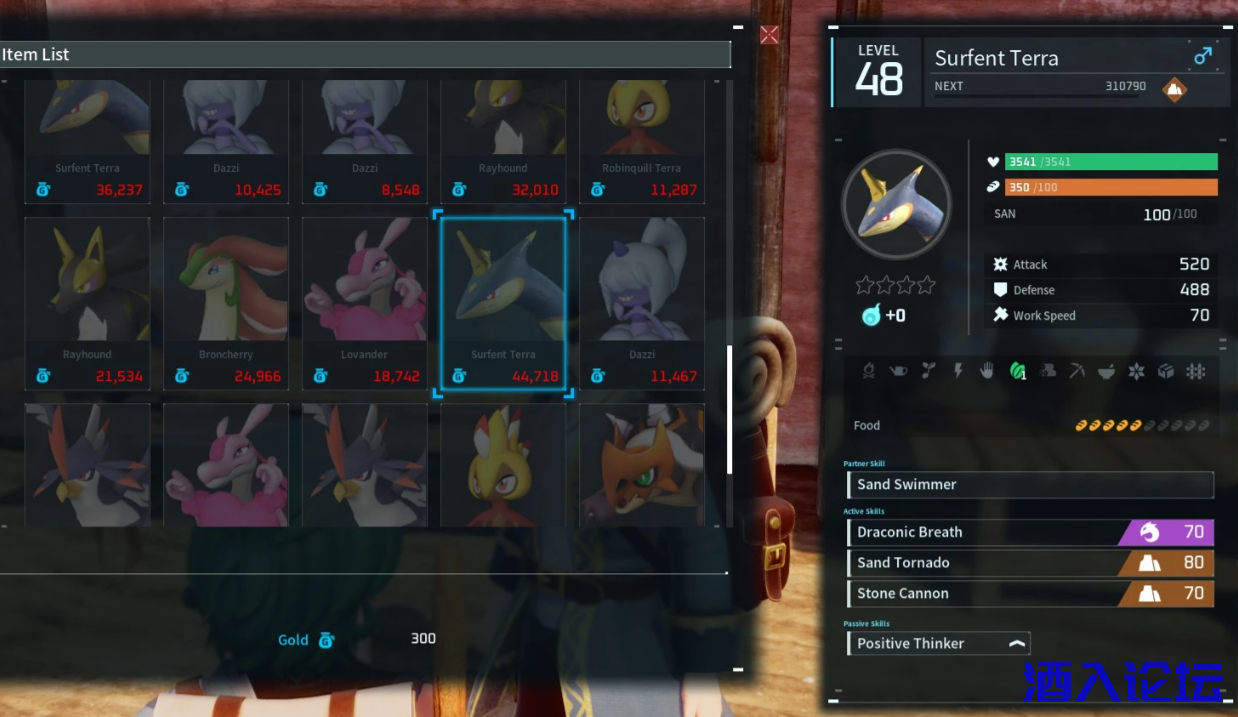
Task: Select the Rayhound priced 21,534
Action: (x=87, y=303)
